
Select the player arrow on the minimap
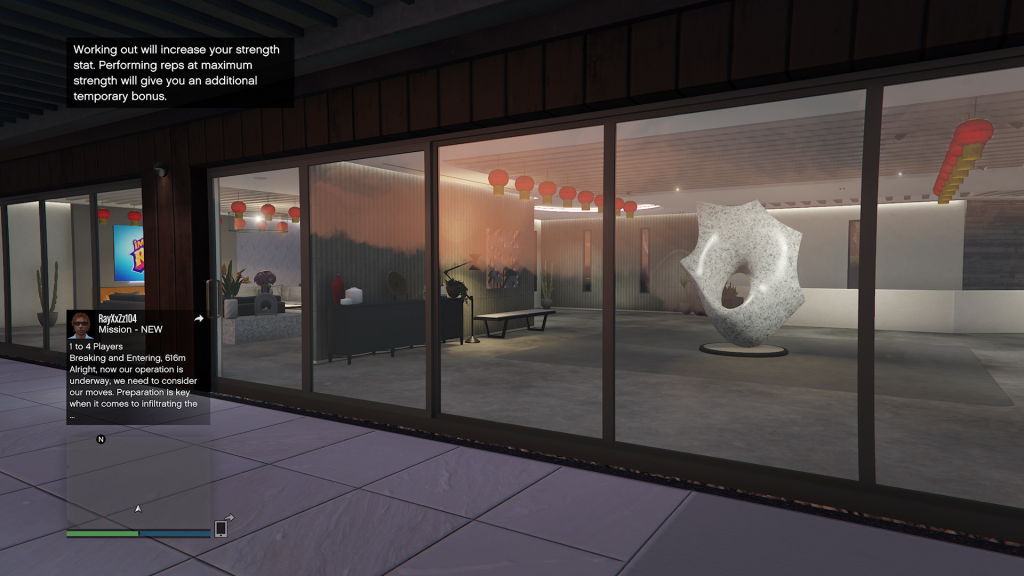138,509
